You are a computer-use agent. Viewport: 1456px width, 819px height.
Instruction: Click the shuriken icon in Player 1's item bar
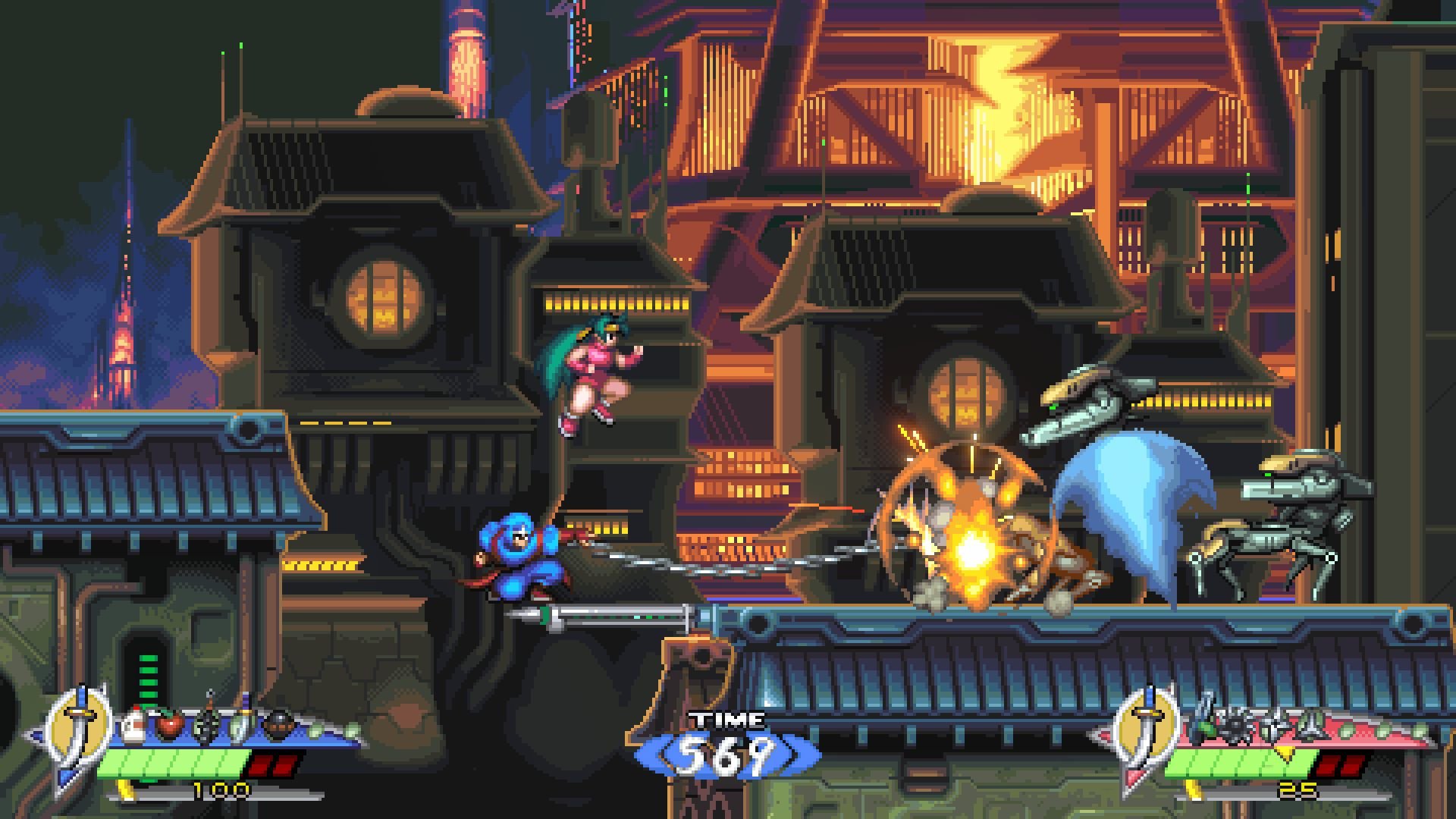(206, 725)
